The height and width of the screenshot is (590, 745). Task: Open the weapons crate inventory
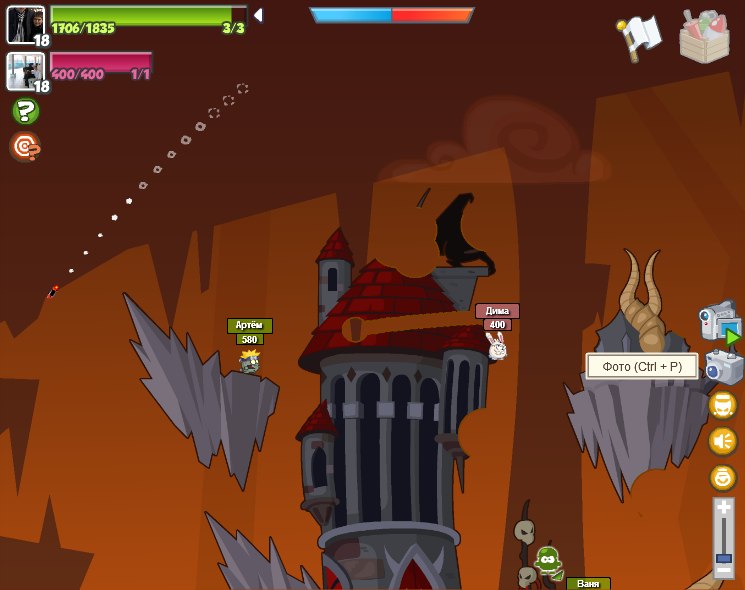pos(704,37)
